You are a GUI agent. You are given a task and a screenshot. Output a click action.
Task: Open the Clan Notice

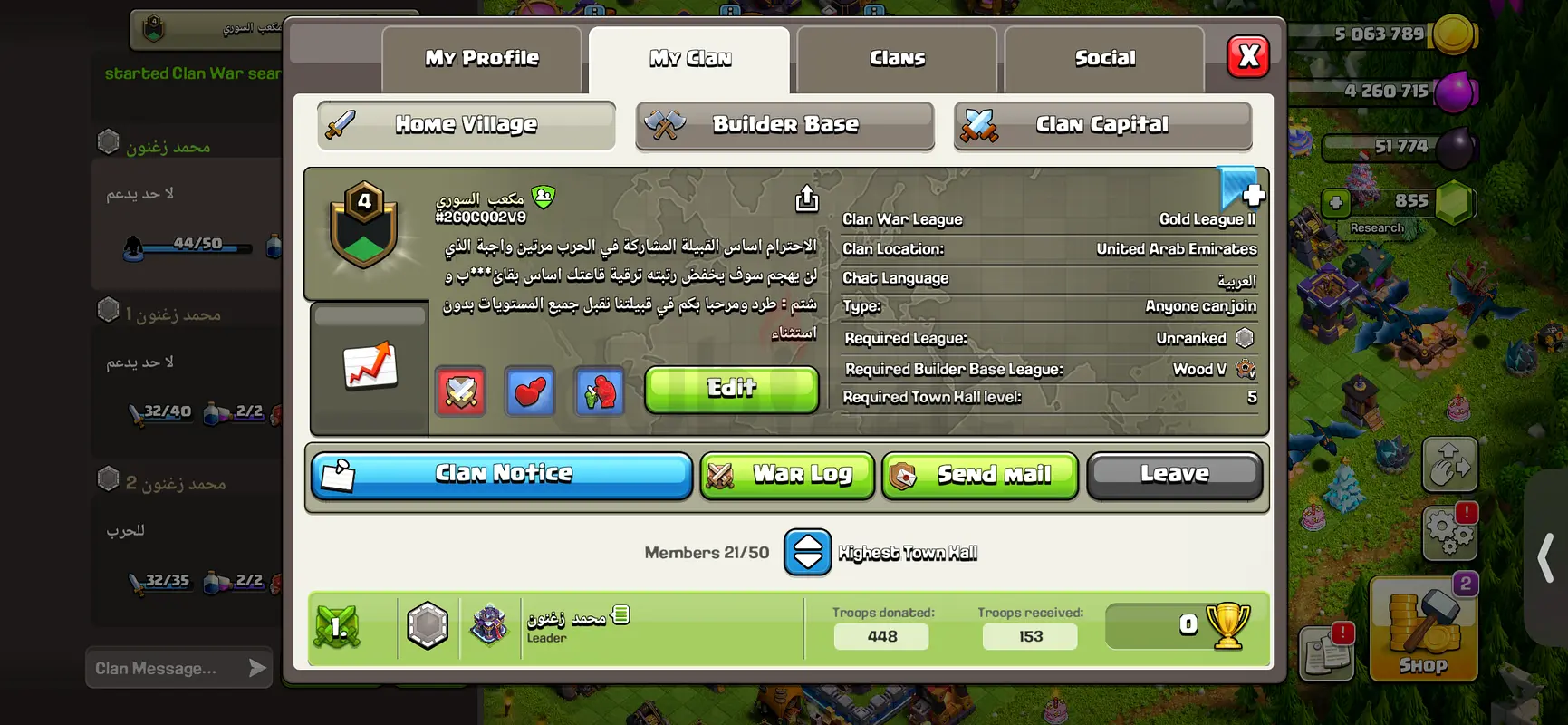click(502, 475)
